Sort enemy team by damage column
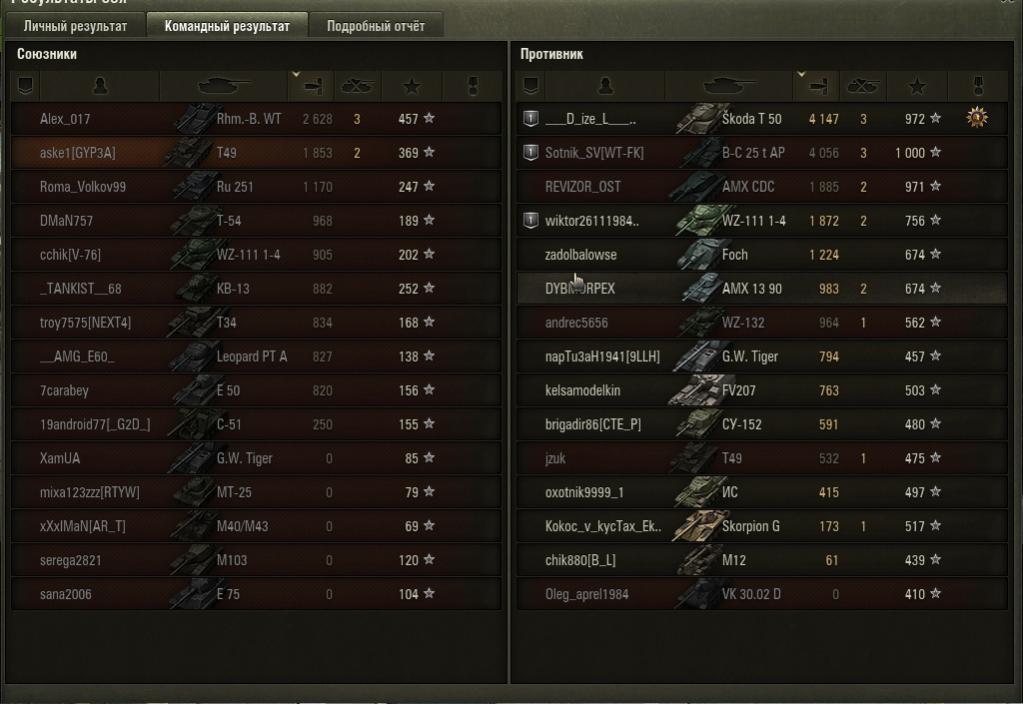Image resolution: width=1023 pixels, height=704 pixels. pos(816,86)
